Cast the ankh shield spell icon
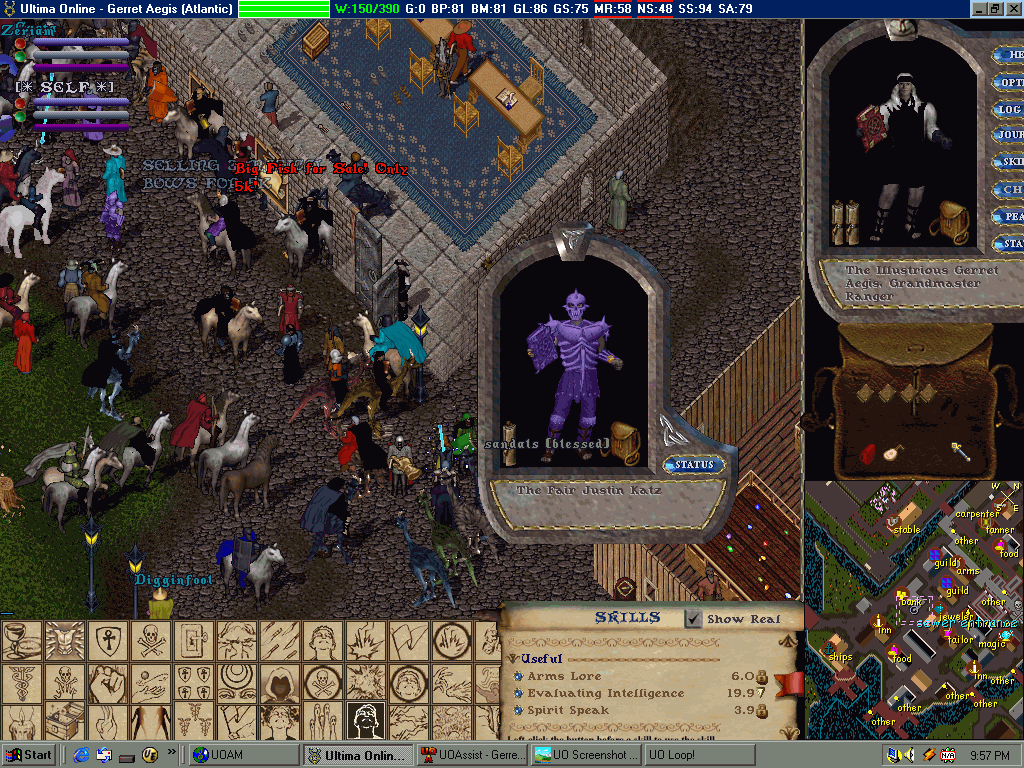Screen dimensions: 1024x768 [105, 641]
